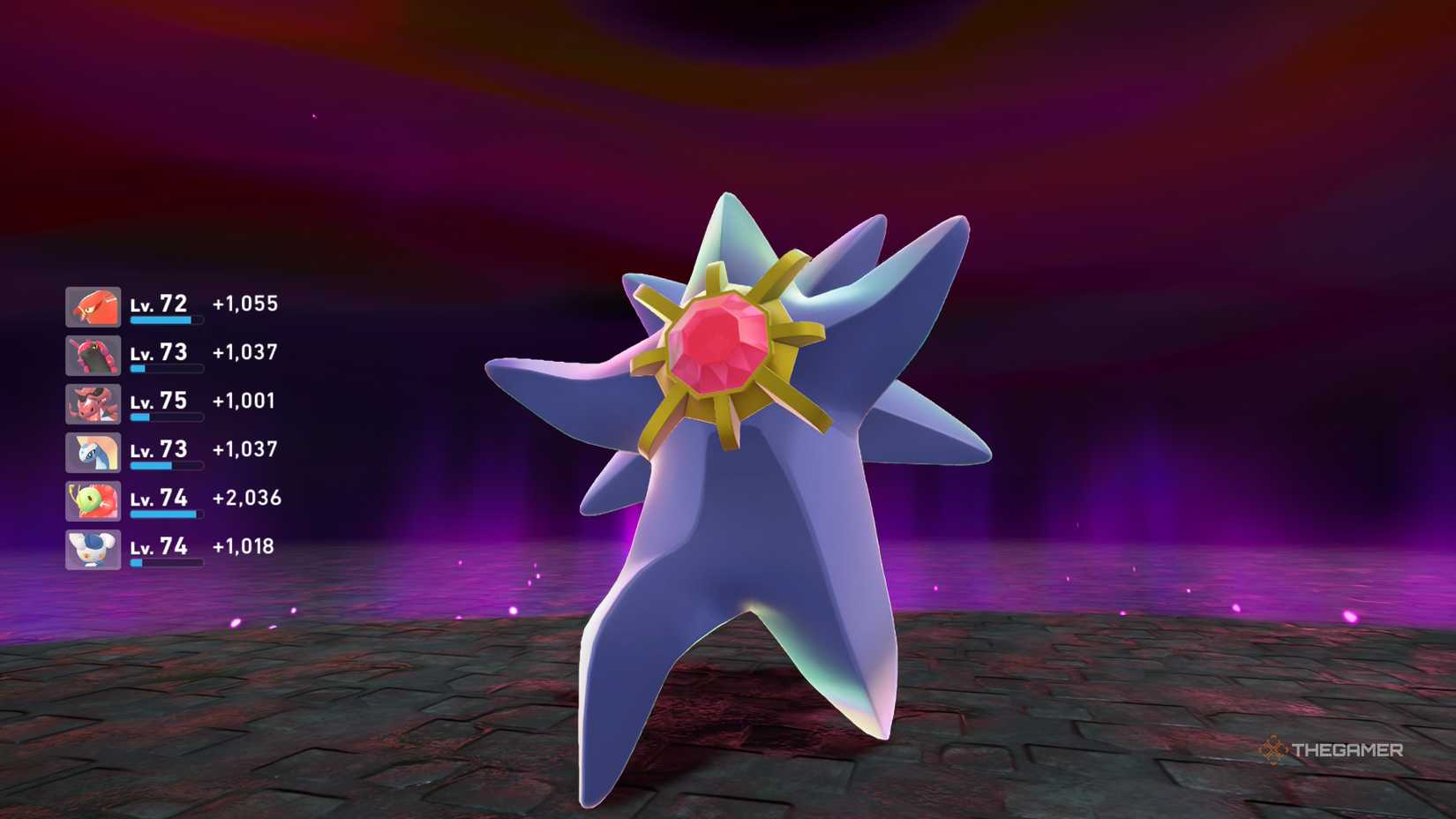Click the +1,001 XP gain entry
The width and height of the screenshot is (1456, 819).
[241, 402]
